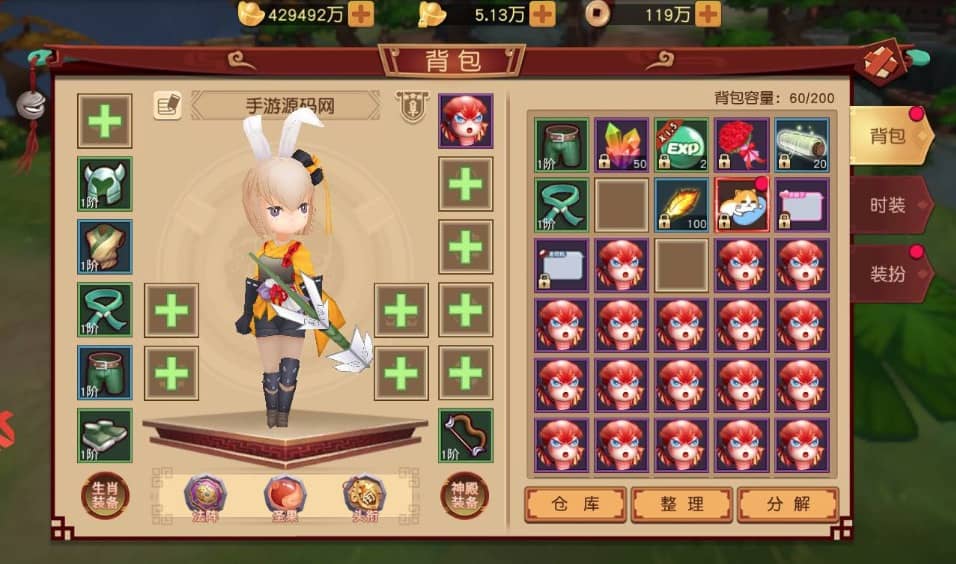Tap the 分解 decompose button
This screenshot has height=564, width=956.
point(787,504)
